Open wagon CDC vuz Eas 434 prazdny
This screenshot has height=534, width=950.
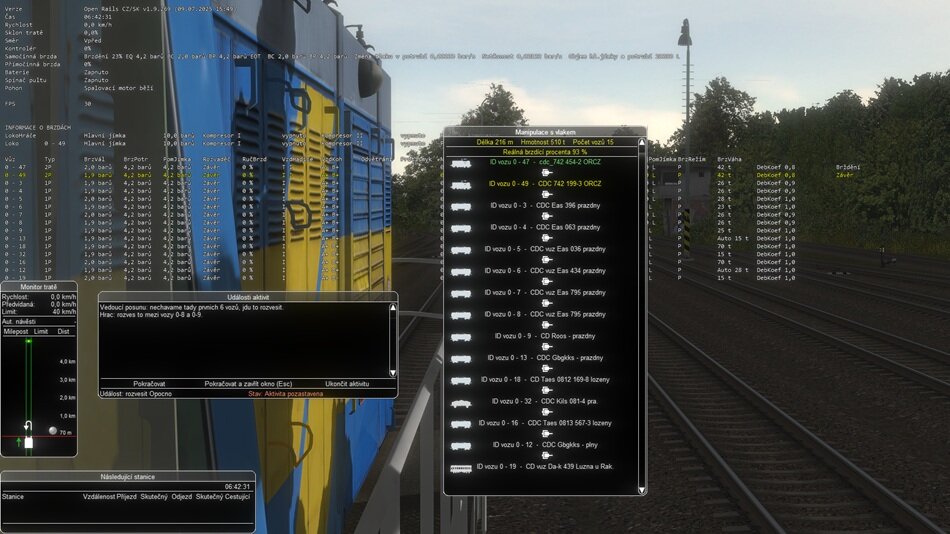[x=547, y=271]
